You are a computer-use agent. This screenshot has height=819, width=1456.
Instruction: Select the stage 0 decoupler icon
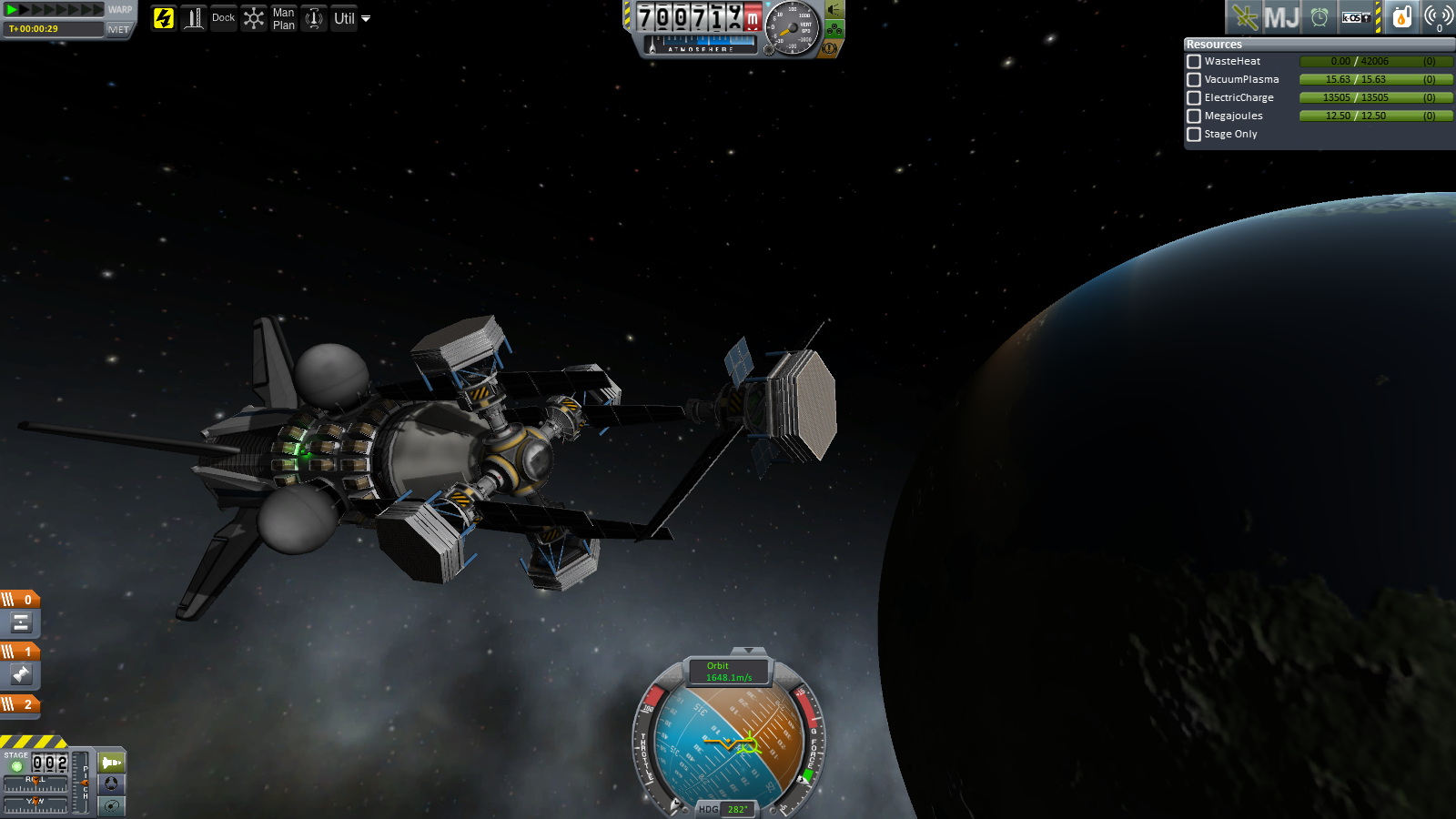point(21,623)
